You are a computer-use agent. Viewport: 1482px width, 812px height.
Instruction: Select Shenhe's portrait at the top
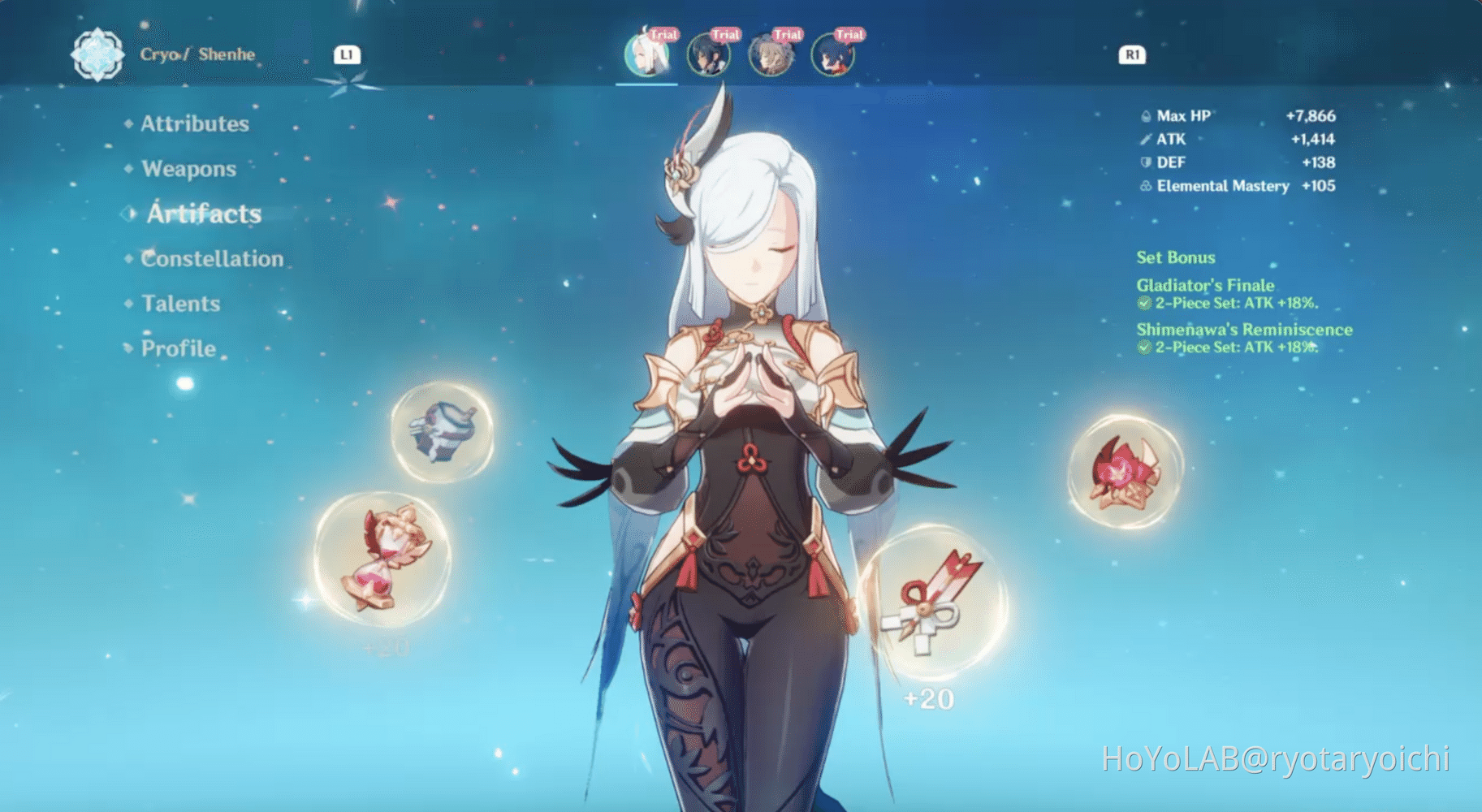coord(646,55)
